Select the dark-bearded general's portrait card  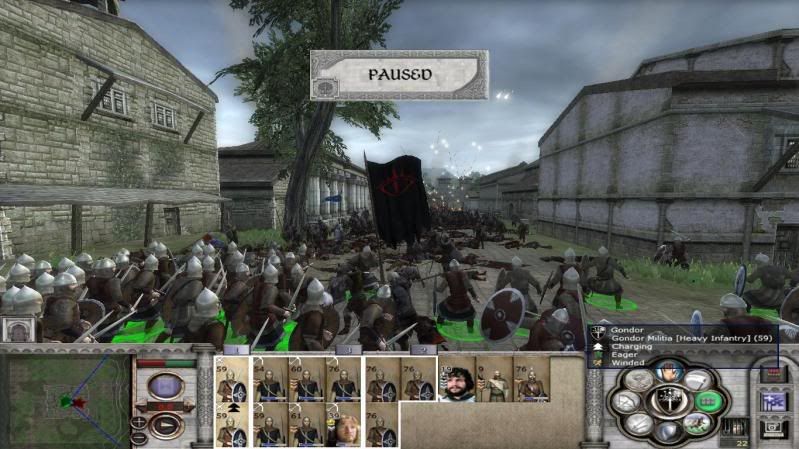tap(455, 381)
